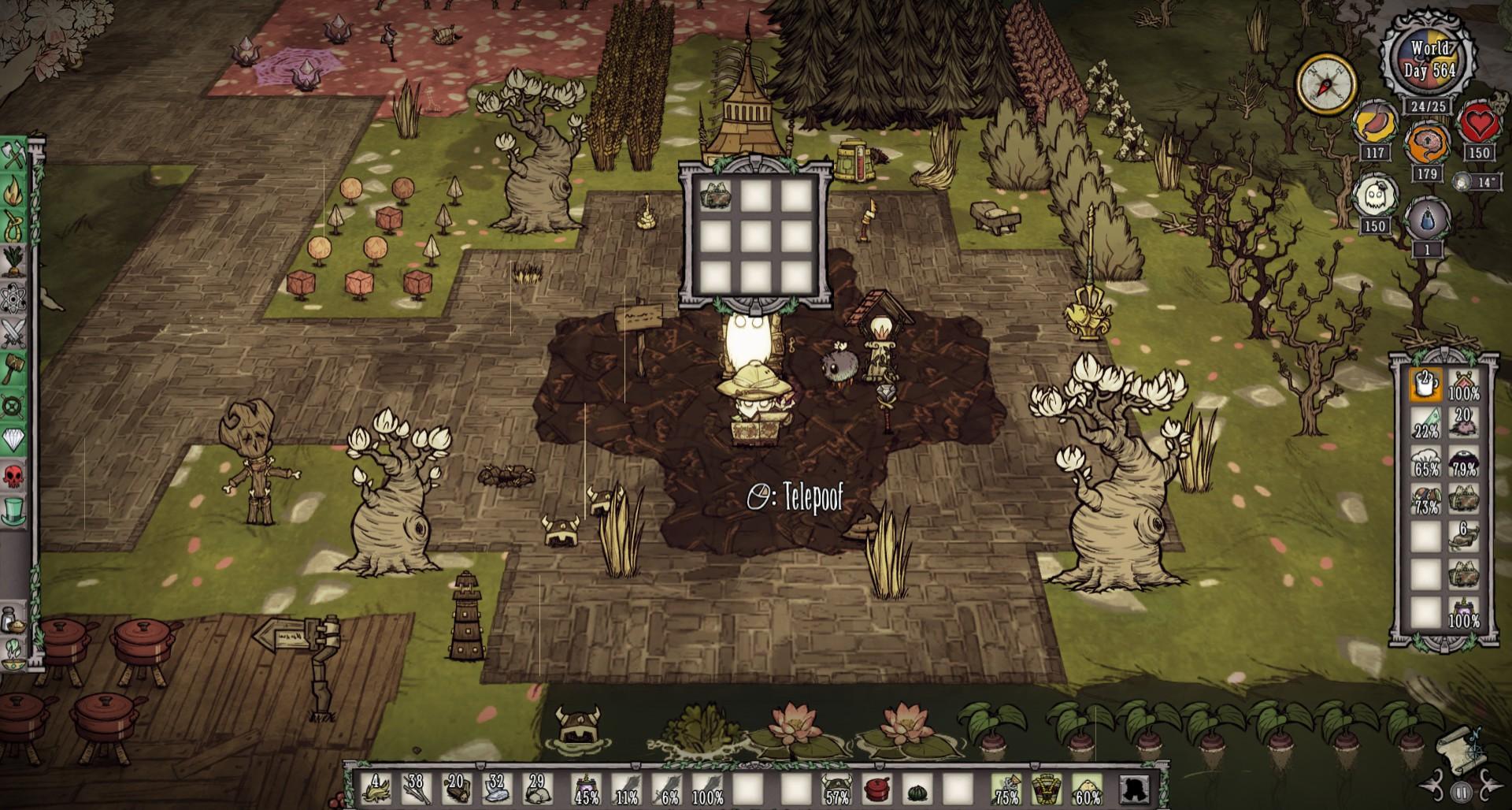
Task: Select the watermelon inventory slot
Action: pos(917,787)
